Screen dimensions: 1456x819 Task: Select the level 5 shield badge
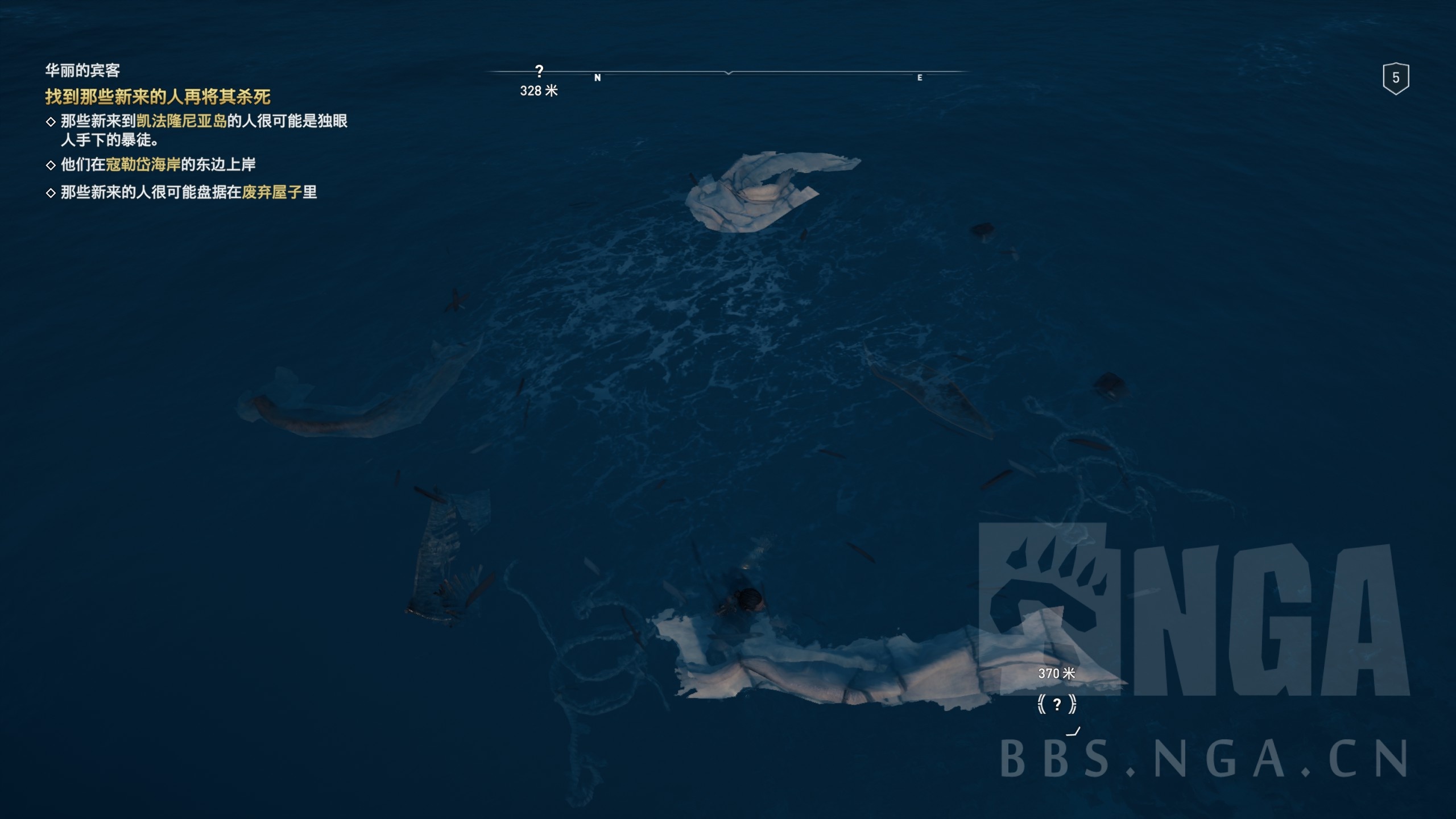coord(1395,78)
